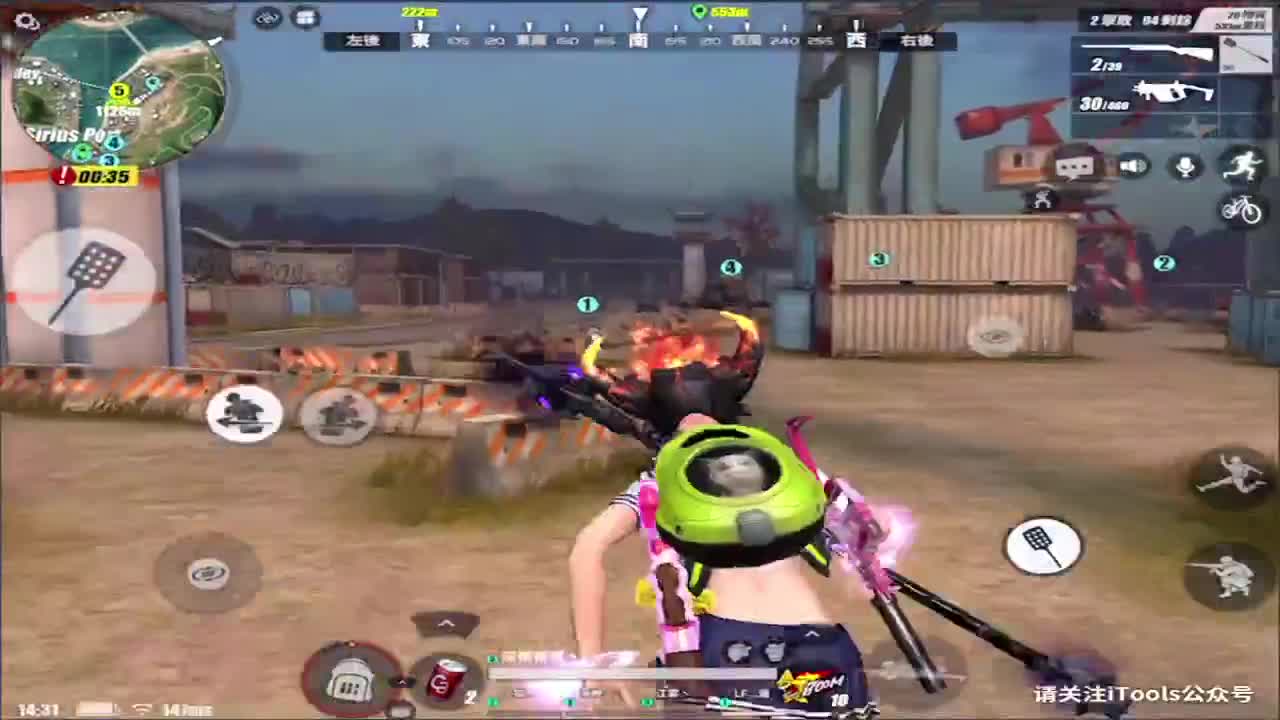Expand the item quick-bar chevron

448,624
